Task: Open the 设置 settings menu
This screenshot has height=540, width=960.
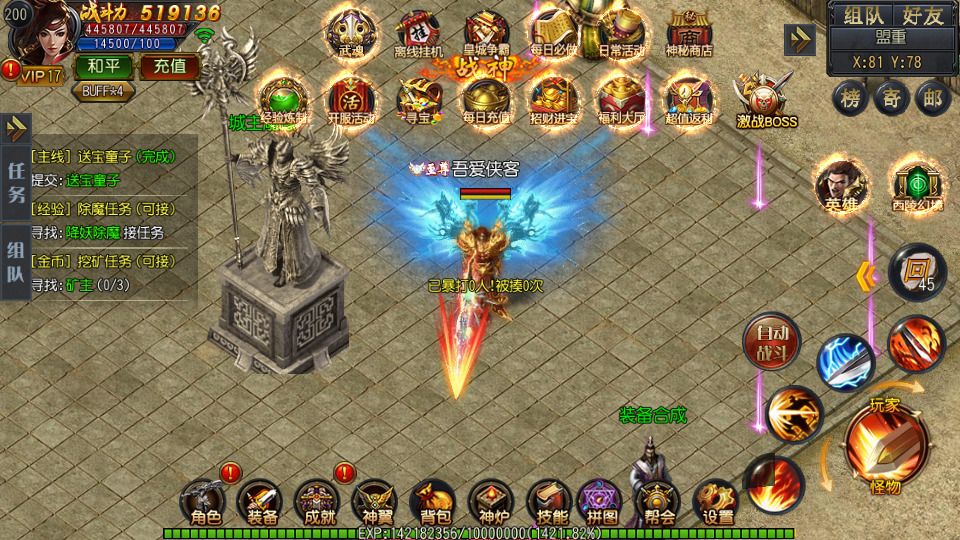Action: [717, 504]
